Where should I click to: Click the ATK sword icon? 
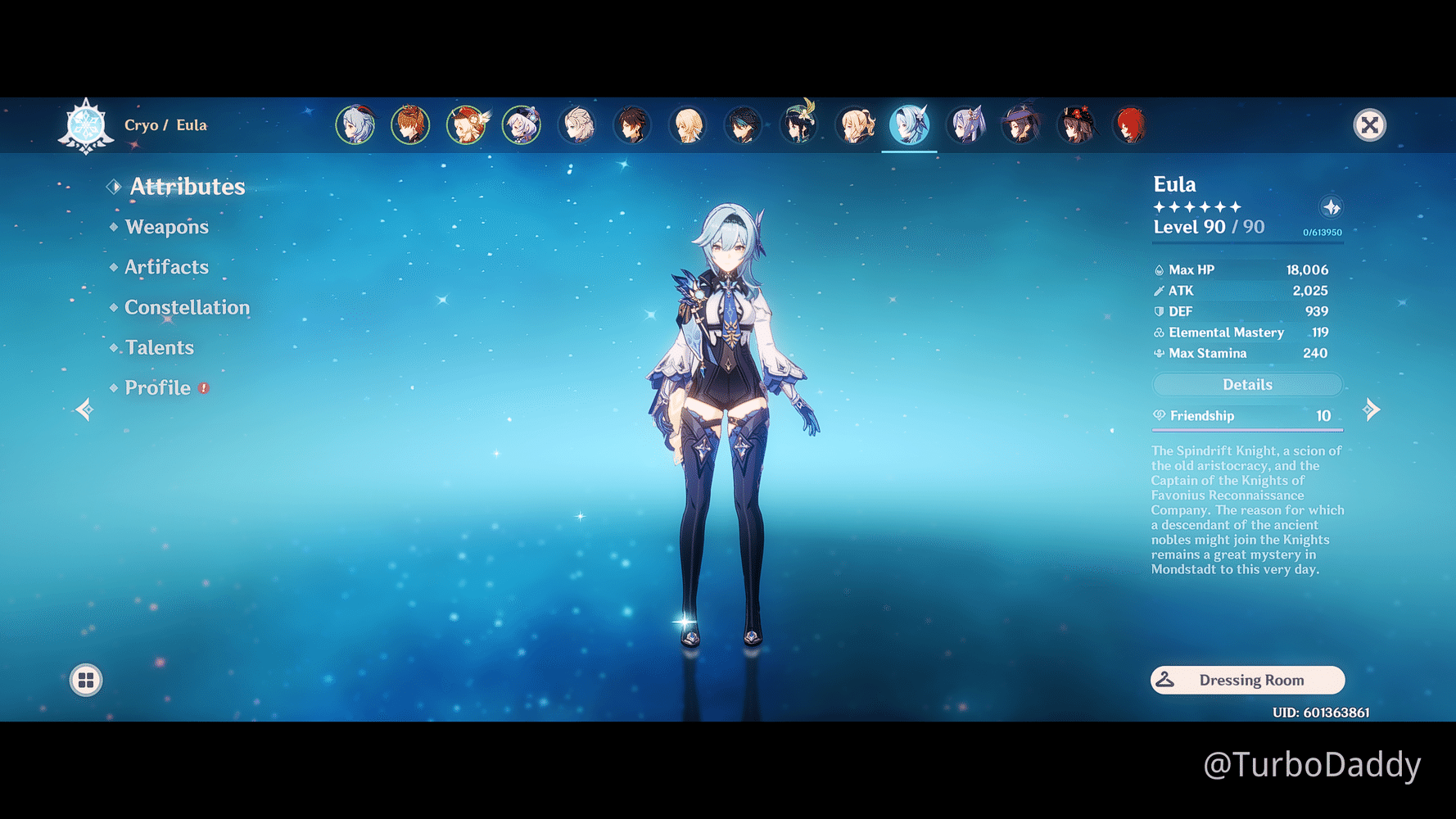[x=1160, y=290]
